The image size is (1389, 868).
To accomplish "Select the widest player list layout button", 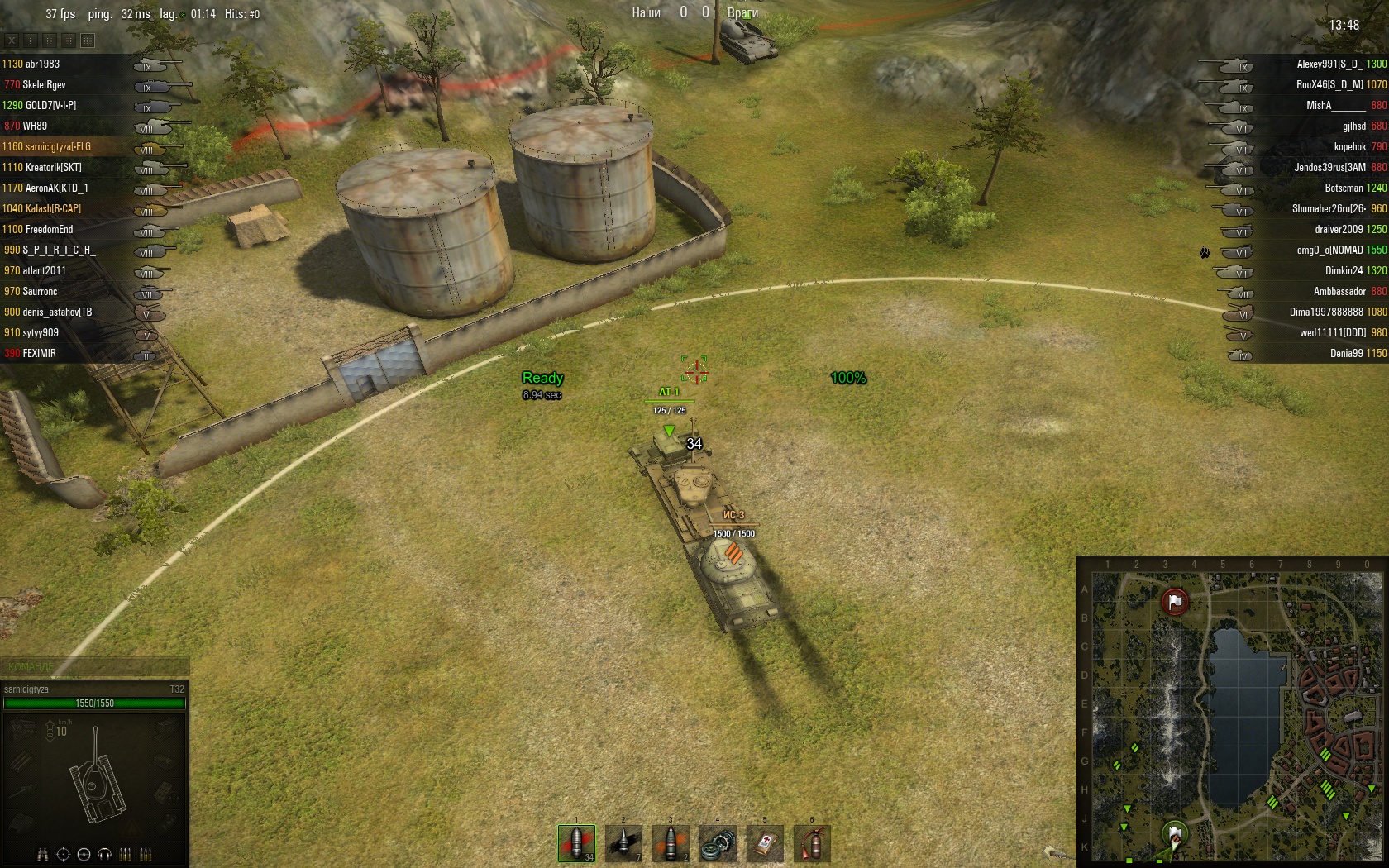I will point(88,41).
